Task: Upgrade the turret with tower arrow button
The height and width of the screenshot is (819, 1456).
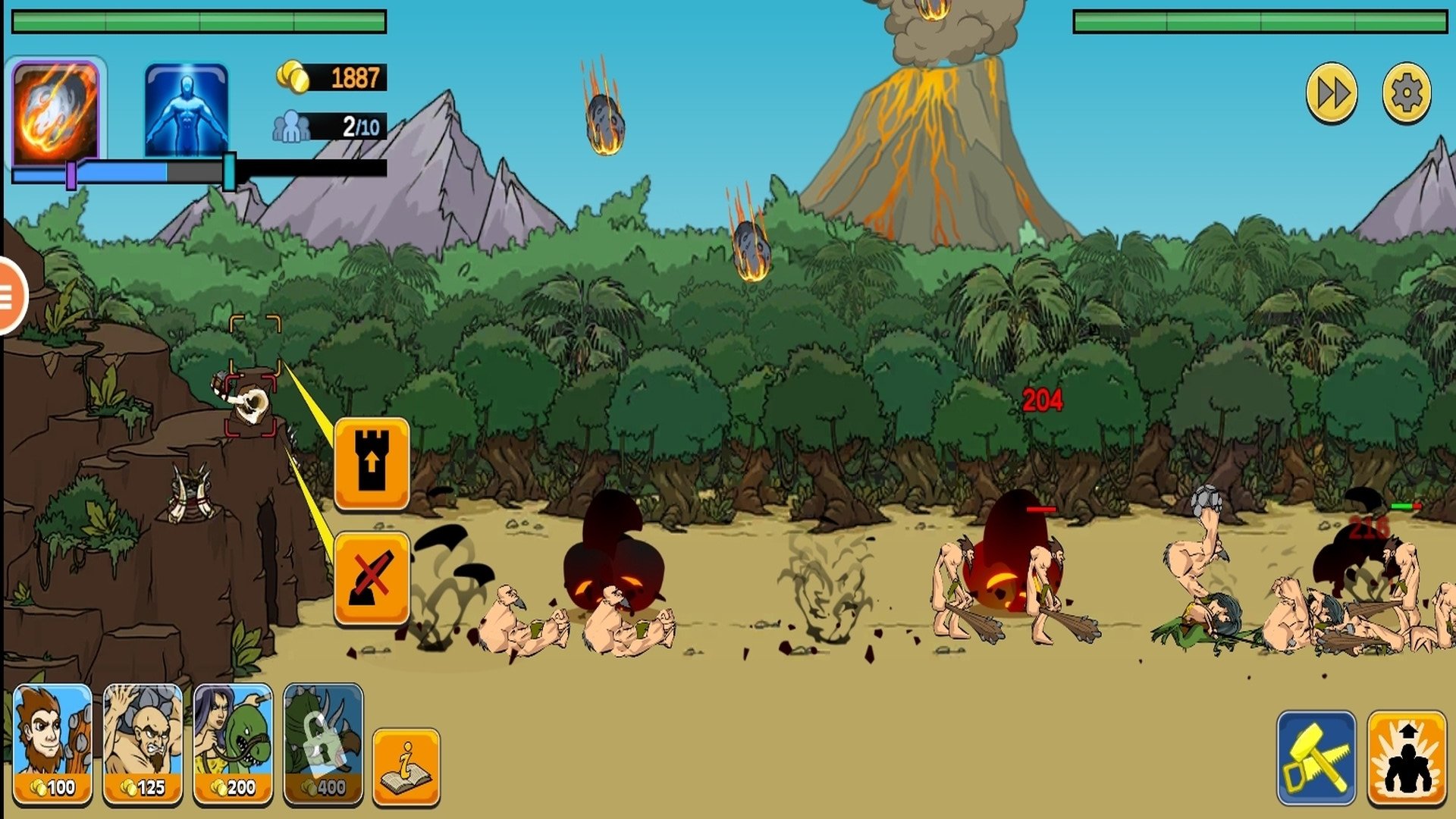Action: 372,463
